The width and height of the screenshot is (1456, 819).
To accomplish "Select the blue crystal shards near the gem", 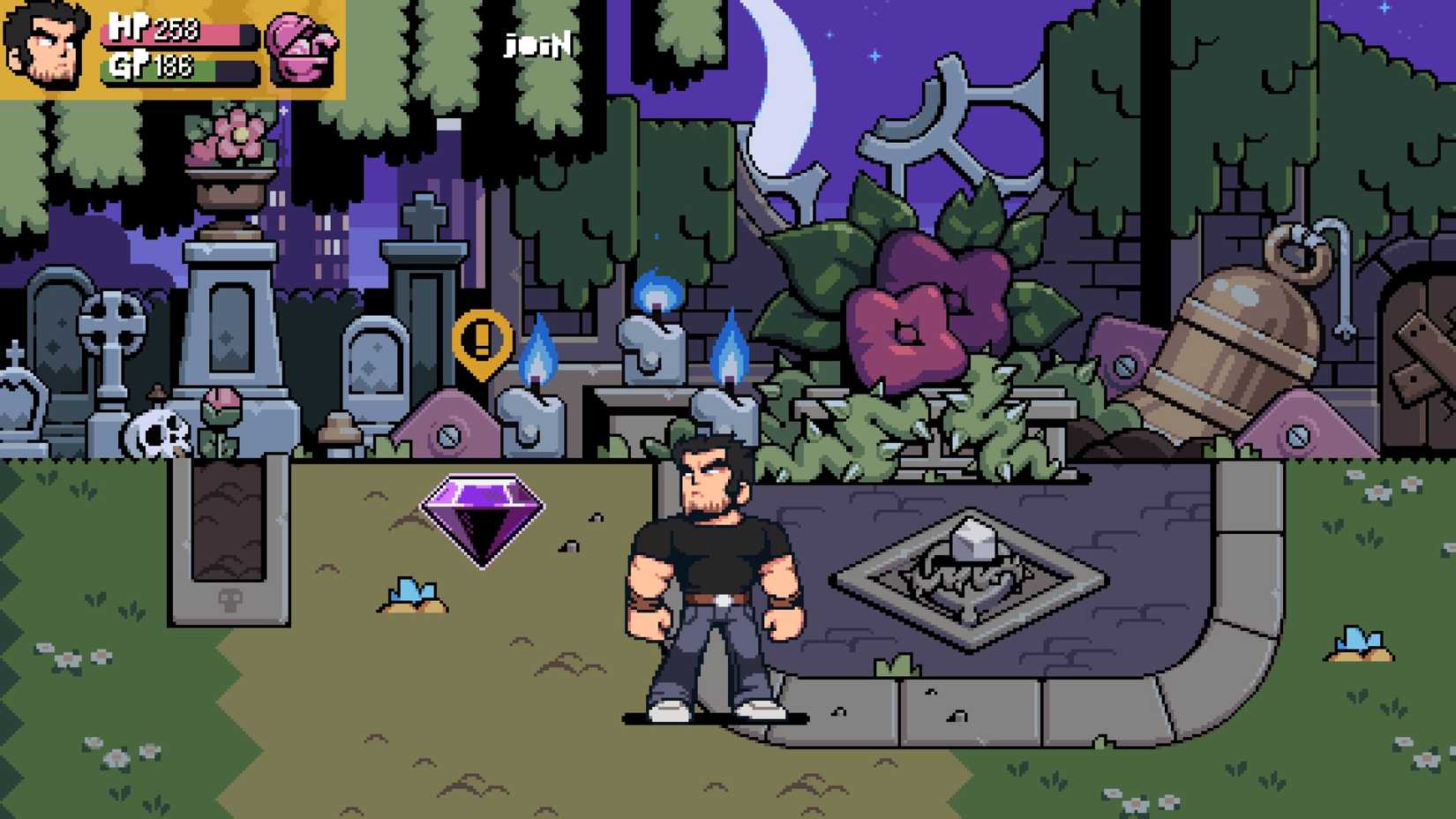I will click(413, 593).
